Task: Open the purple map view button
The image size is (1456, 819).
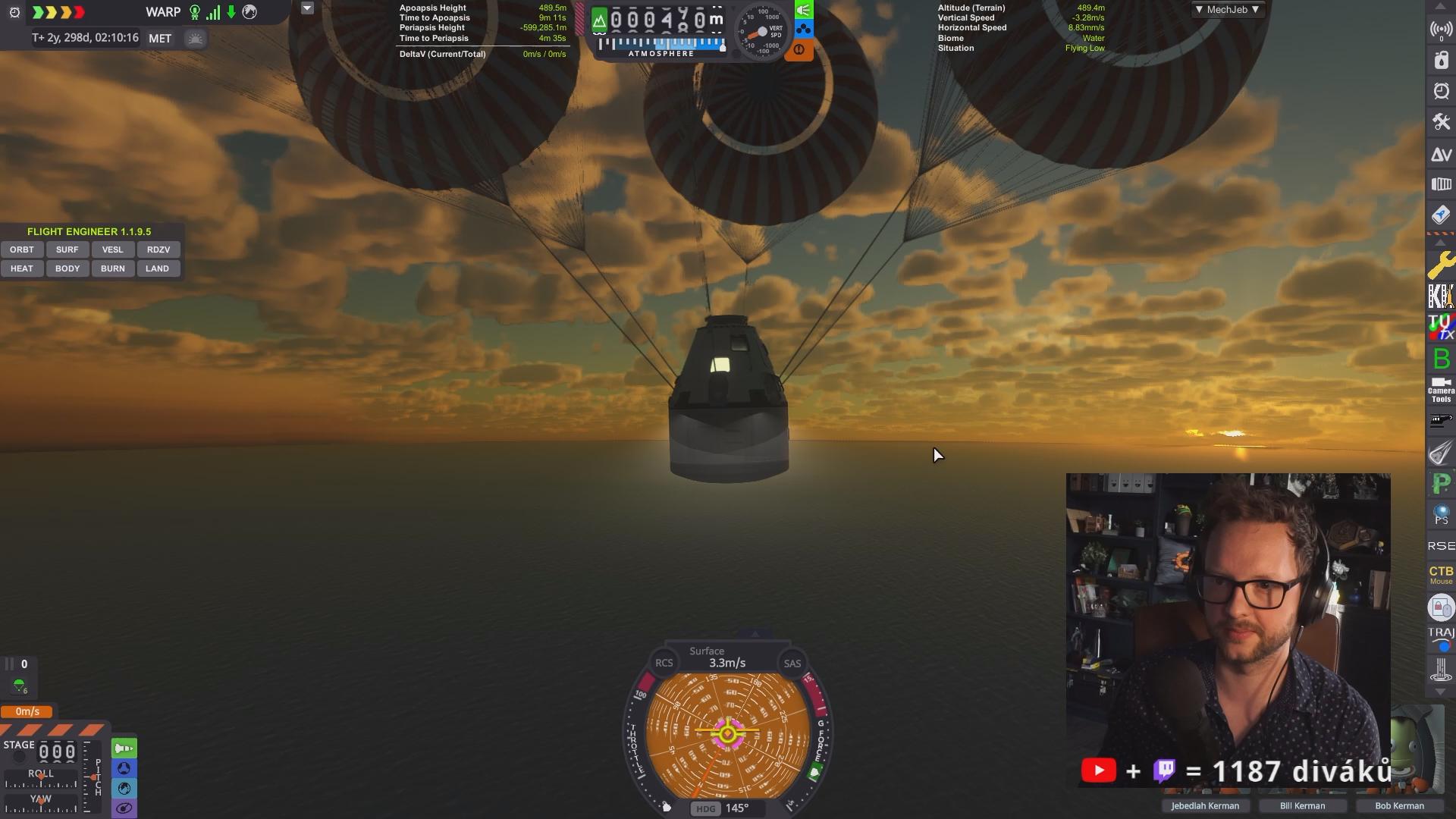Action: (x=124, y=808)
